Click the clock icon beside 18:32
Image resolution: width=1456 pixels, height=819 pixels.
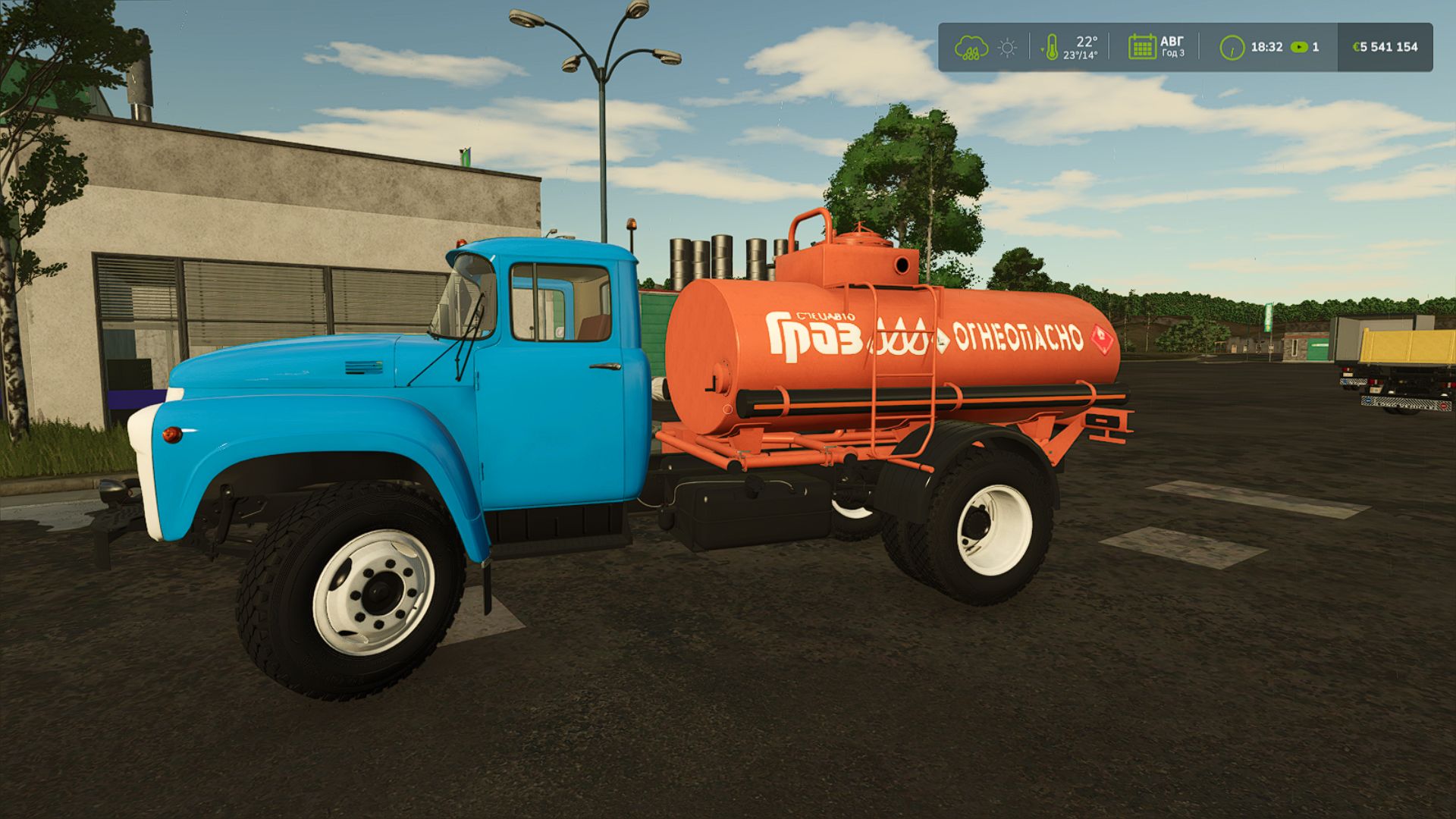pyautogui.click(x=1233, y=47)
